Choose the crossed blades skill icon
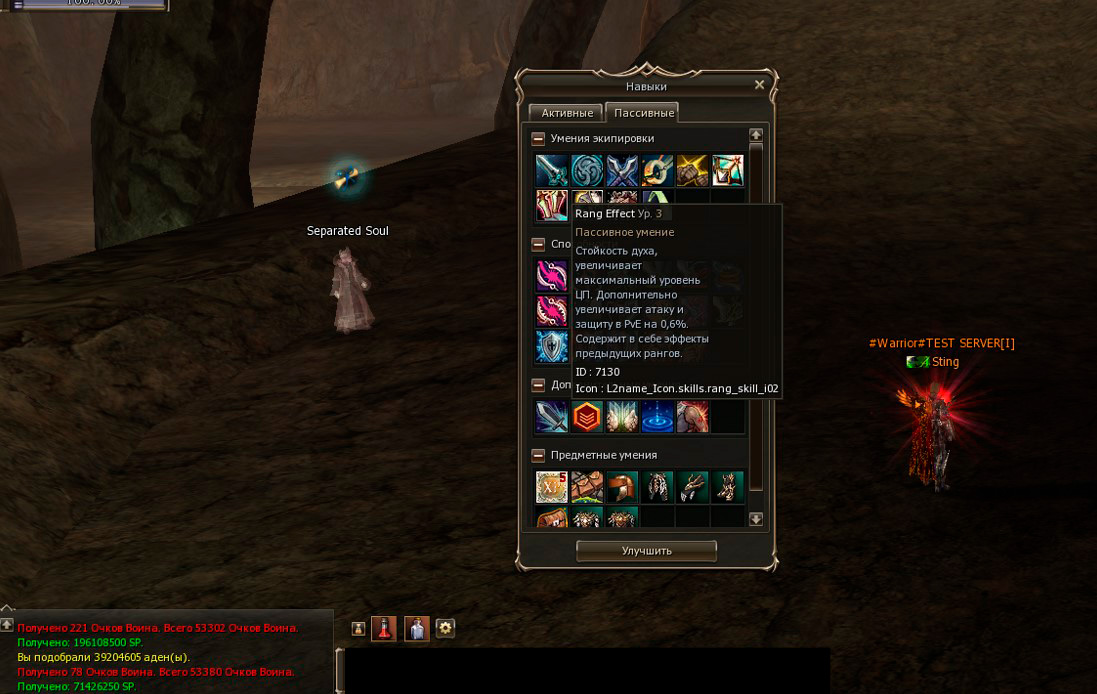Viewport: 1097px width, 694px height. click(622, 171)
